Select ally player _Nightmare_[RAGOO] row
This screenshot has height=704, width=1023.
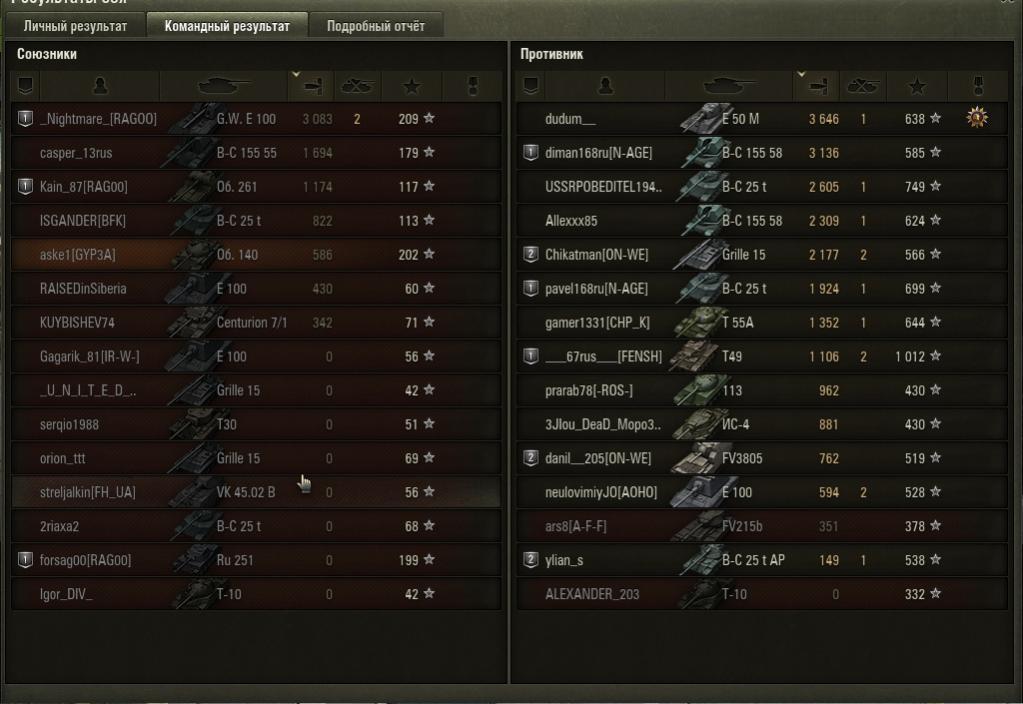click(x=98, y=119)
